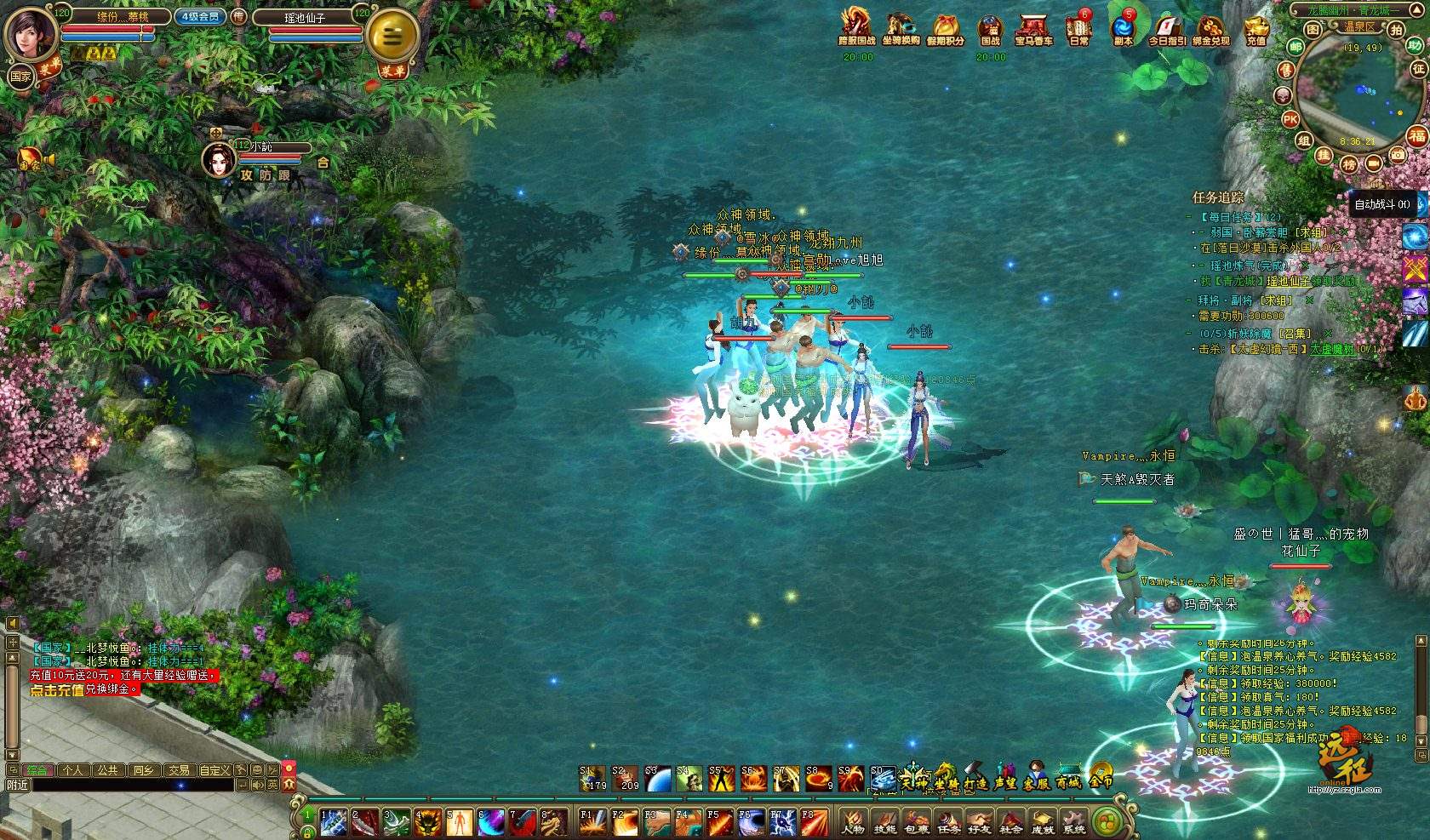The height and width of the screenshot is (840, 1430).
Task: Open the 福 welfare button
Action: tap(1416, 135)
